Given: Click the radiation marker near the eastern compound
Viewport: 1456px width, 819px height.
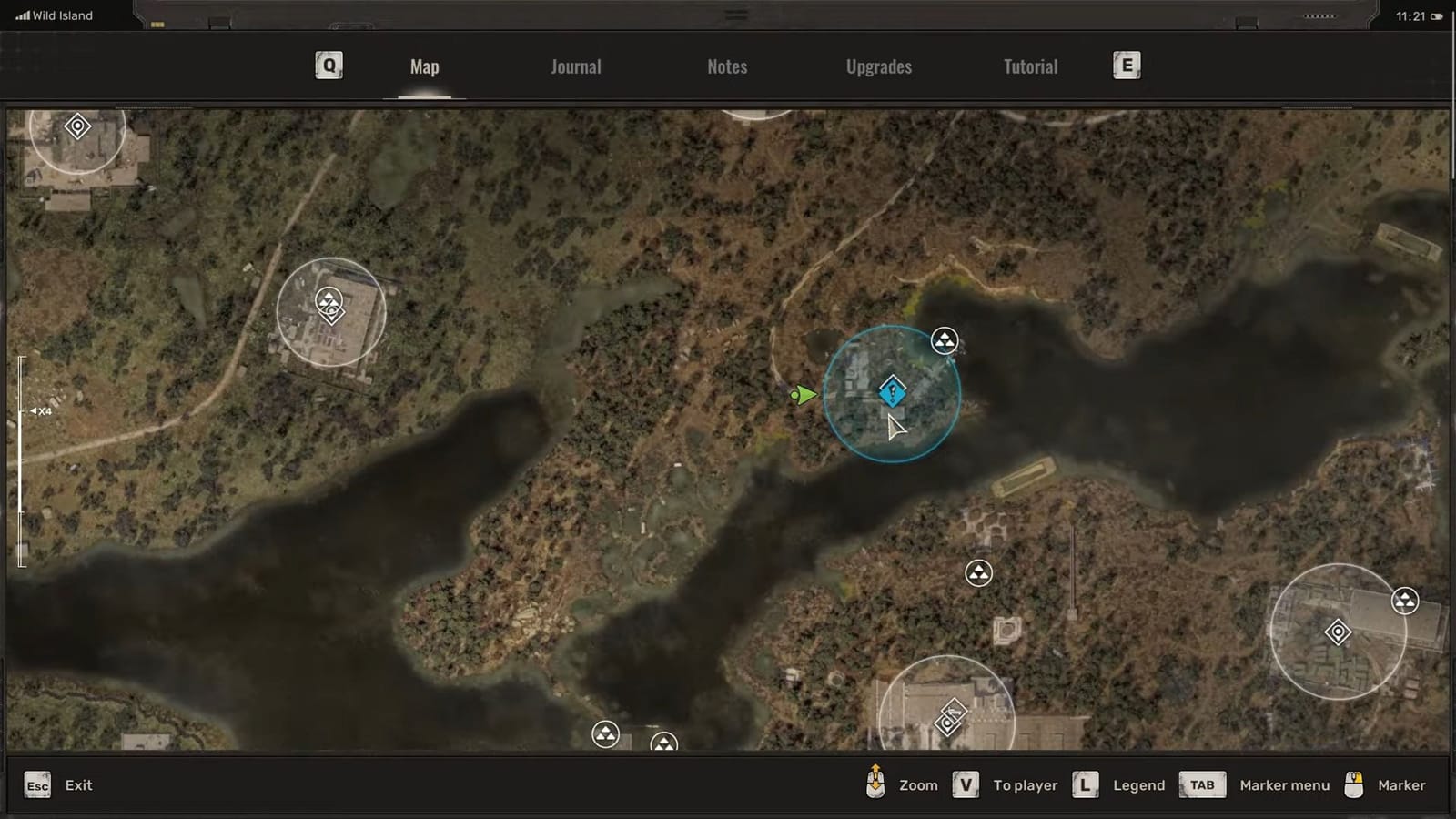Looking at the screenshot, I should tap(1405, 601).
